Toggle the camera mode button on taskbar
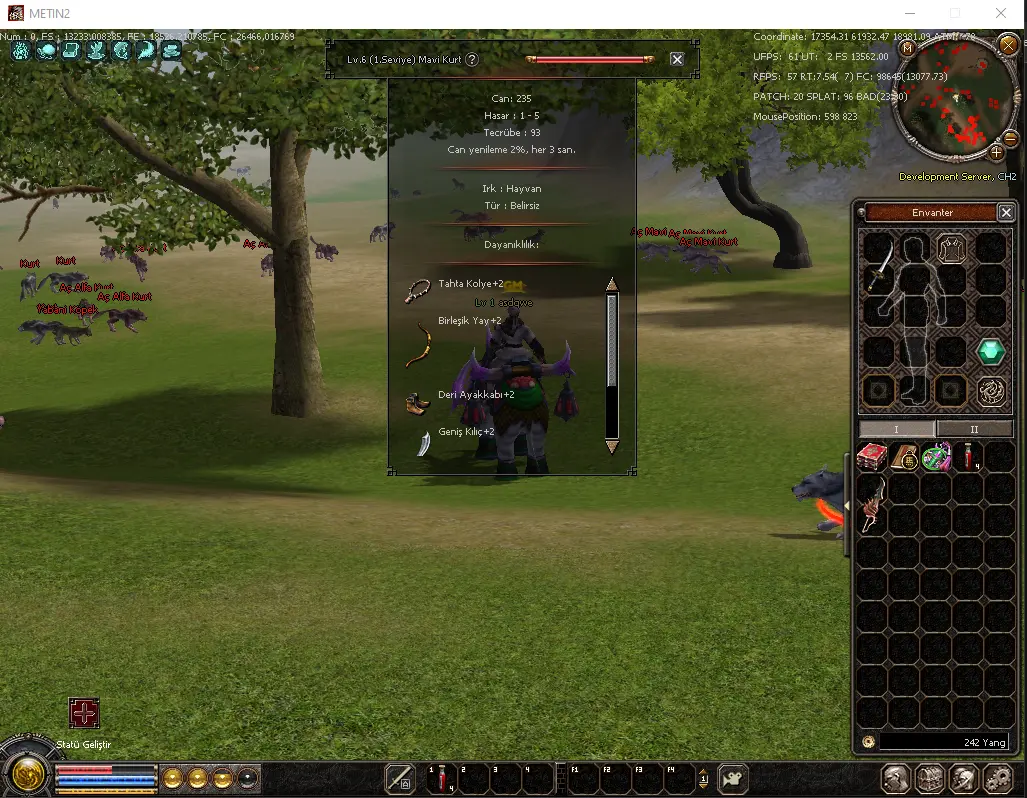Image resolution: width=1027 pixels, height=798 pixels. (733, 778)
